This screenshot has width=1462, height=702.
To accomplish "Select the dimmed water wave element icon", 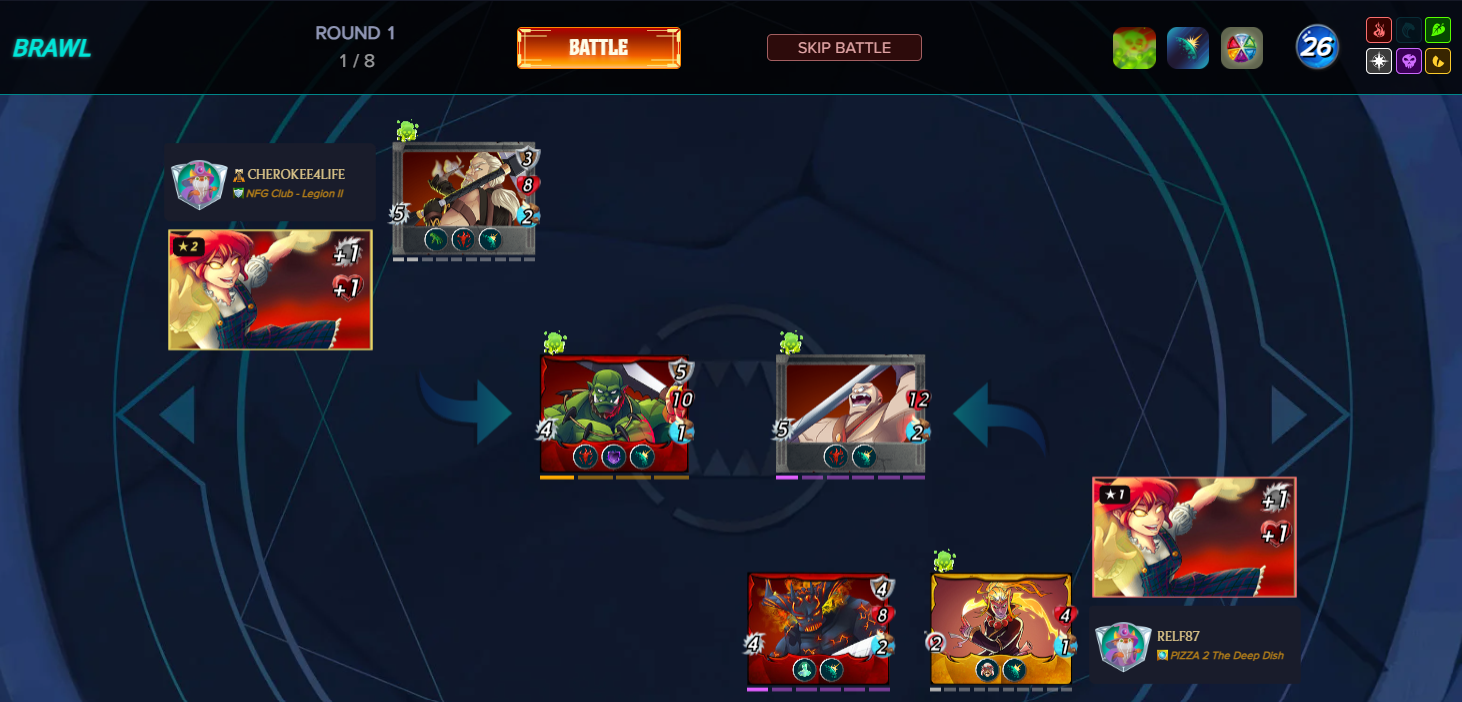I will (x=1408, y=30).
